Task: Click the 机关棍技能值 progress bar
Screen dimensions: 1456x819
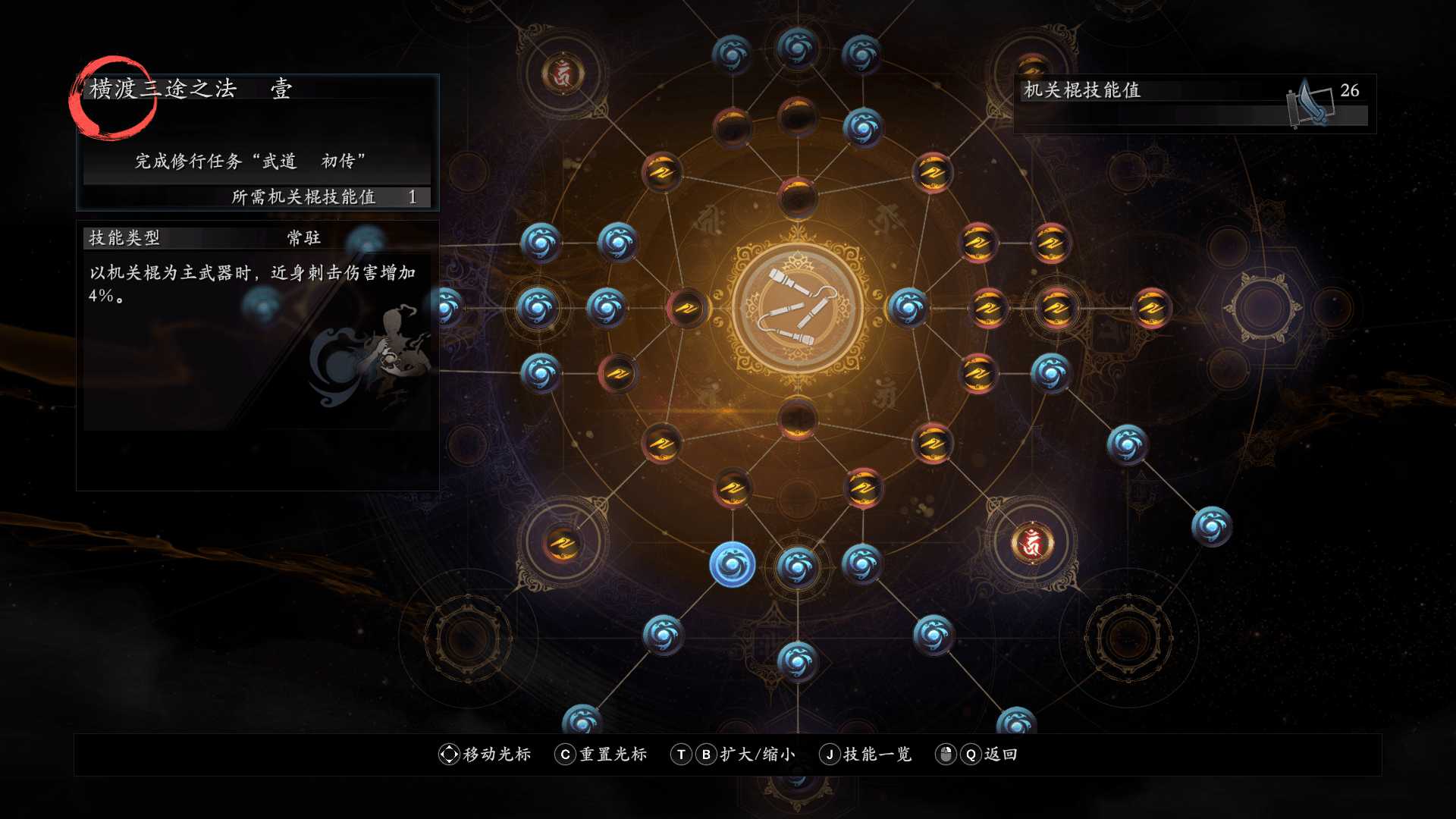Action: point(1183,114)
